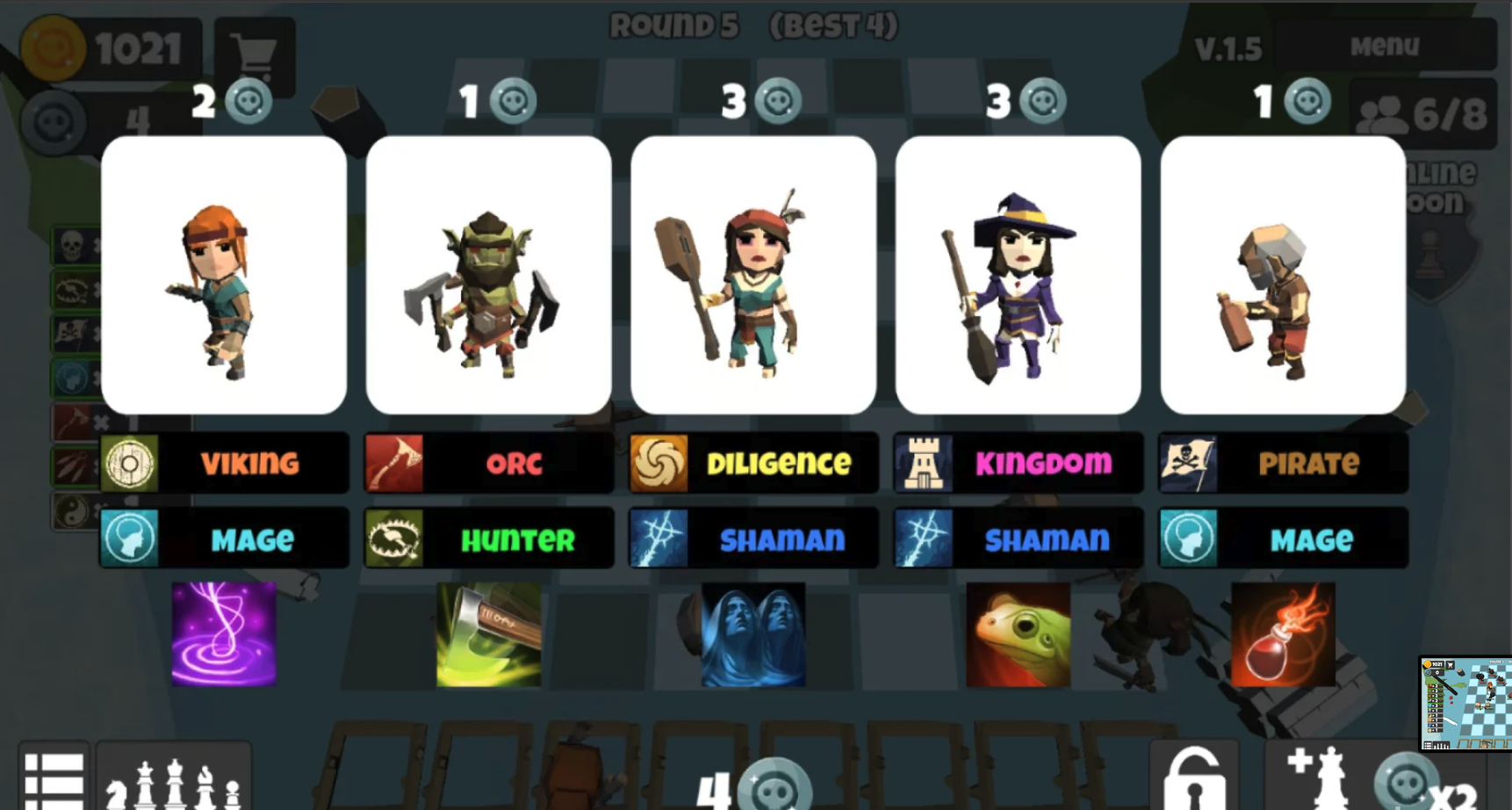Purchase the Pirate Mage hero card

pos(1283,274)
